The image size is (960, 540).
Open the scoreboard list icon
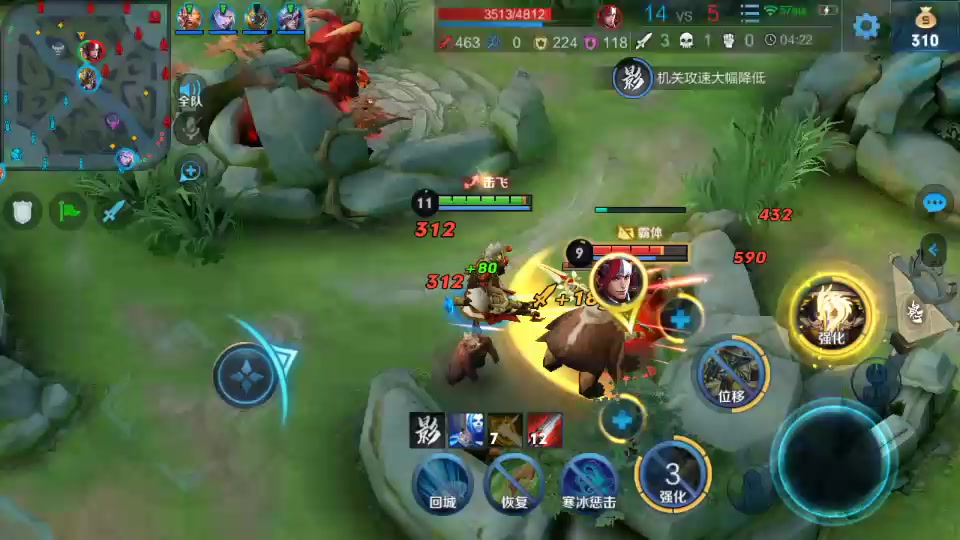point(750,13)
